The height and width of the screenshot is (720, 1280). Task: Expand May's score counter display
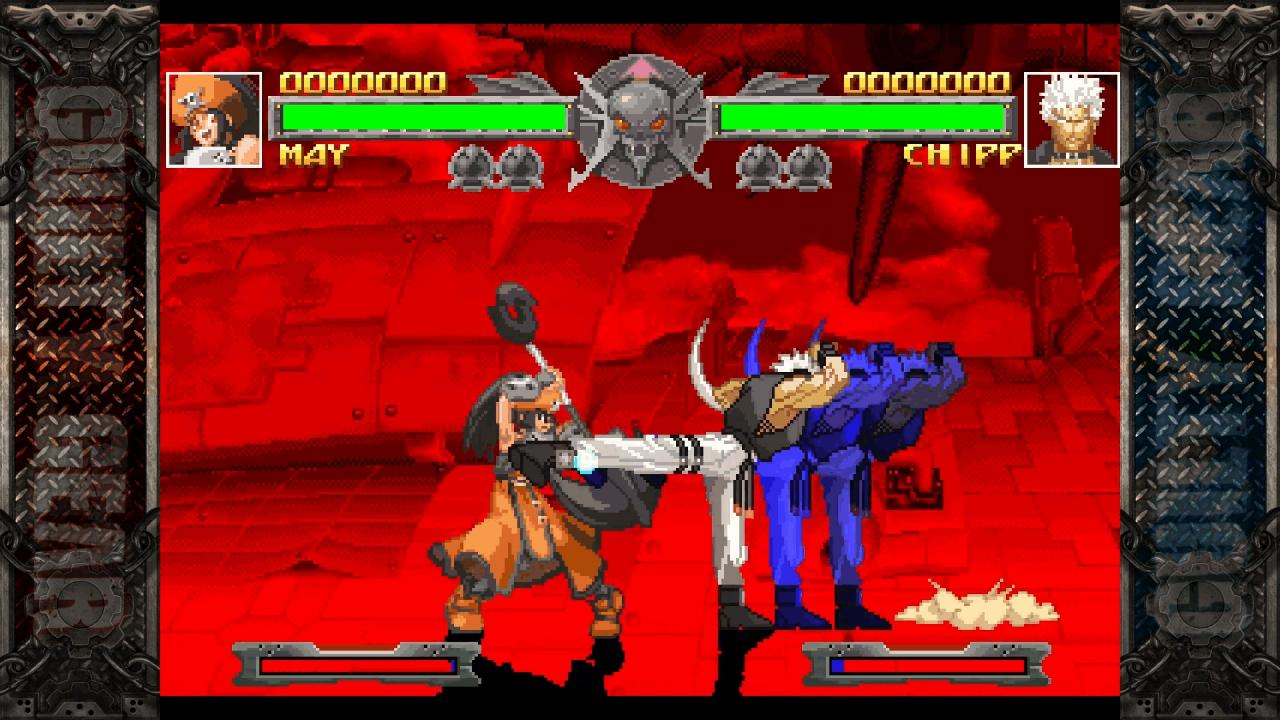tap(365, 80)
